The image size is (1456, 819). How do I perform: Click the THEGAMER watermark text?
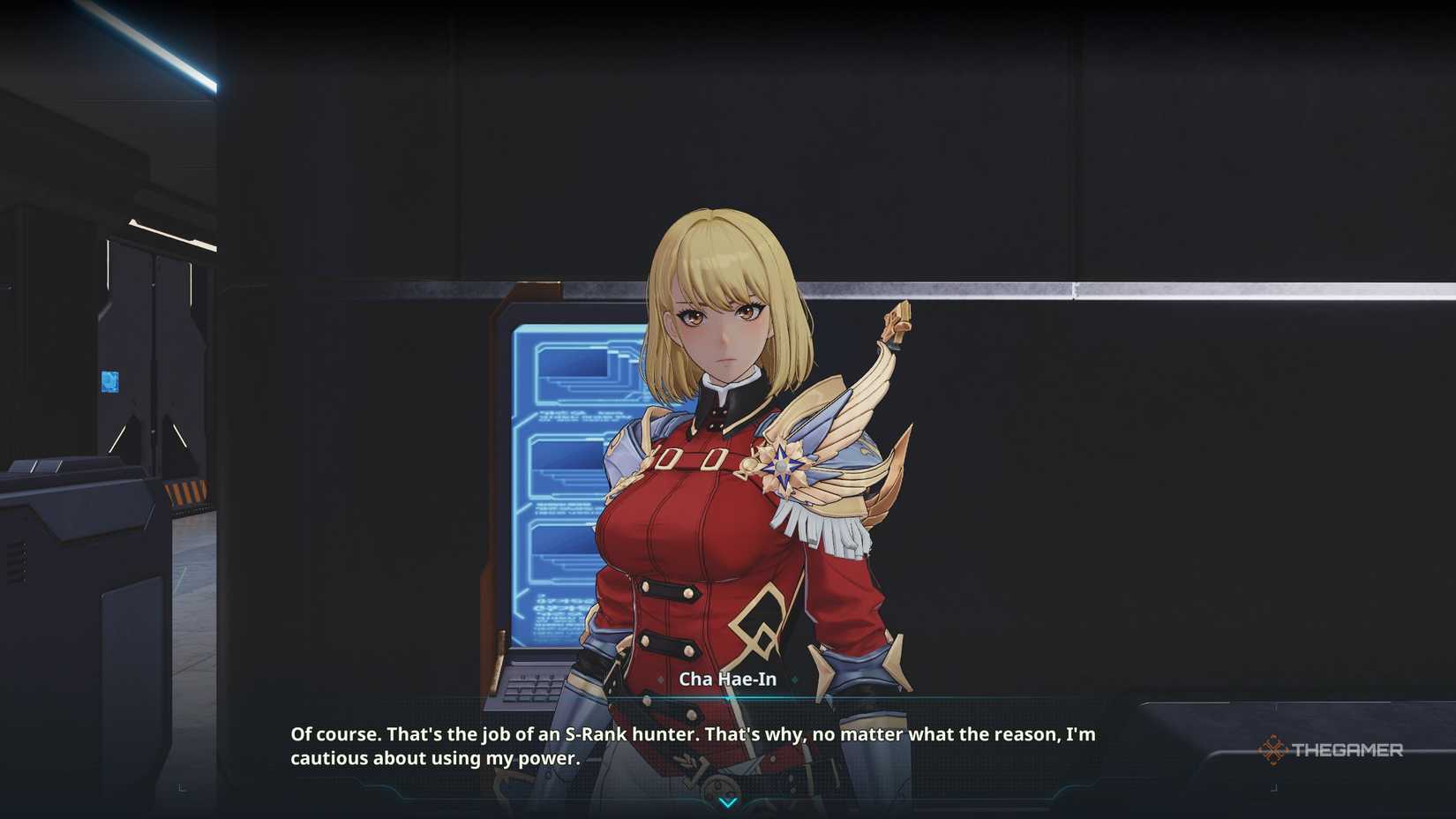click(x=1350, y=749)
